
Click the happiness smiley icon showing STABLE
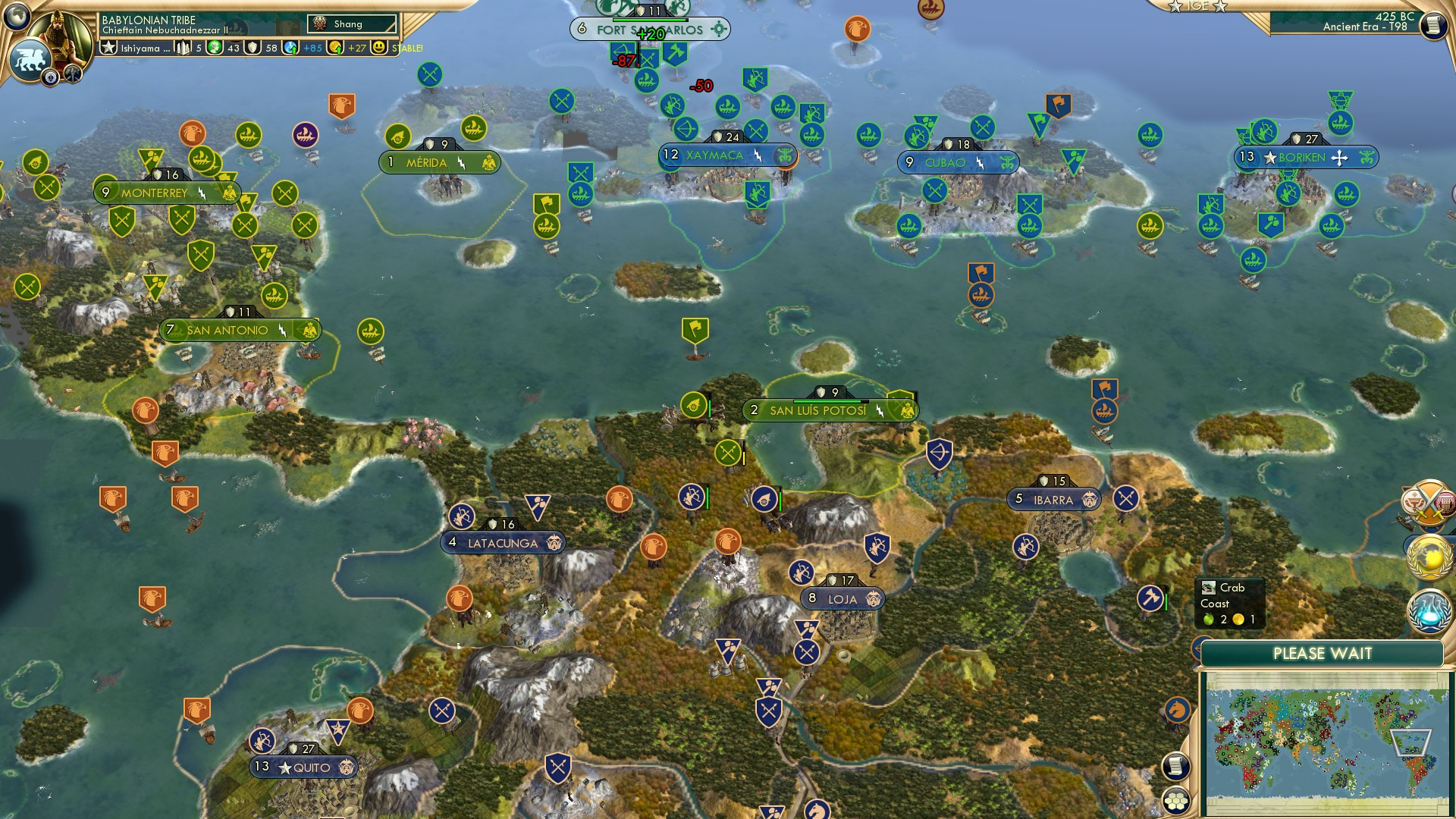[379, 47]
